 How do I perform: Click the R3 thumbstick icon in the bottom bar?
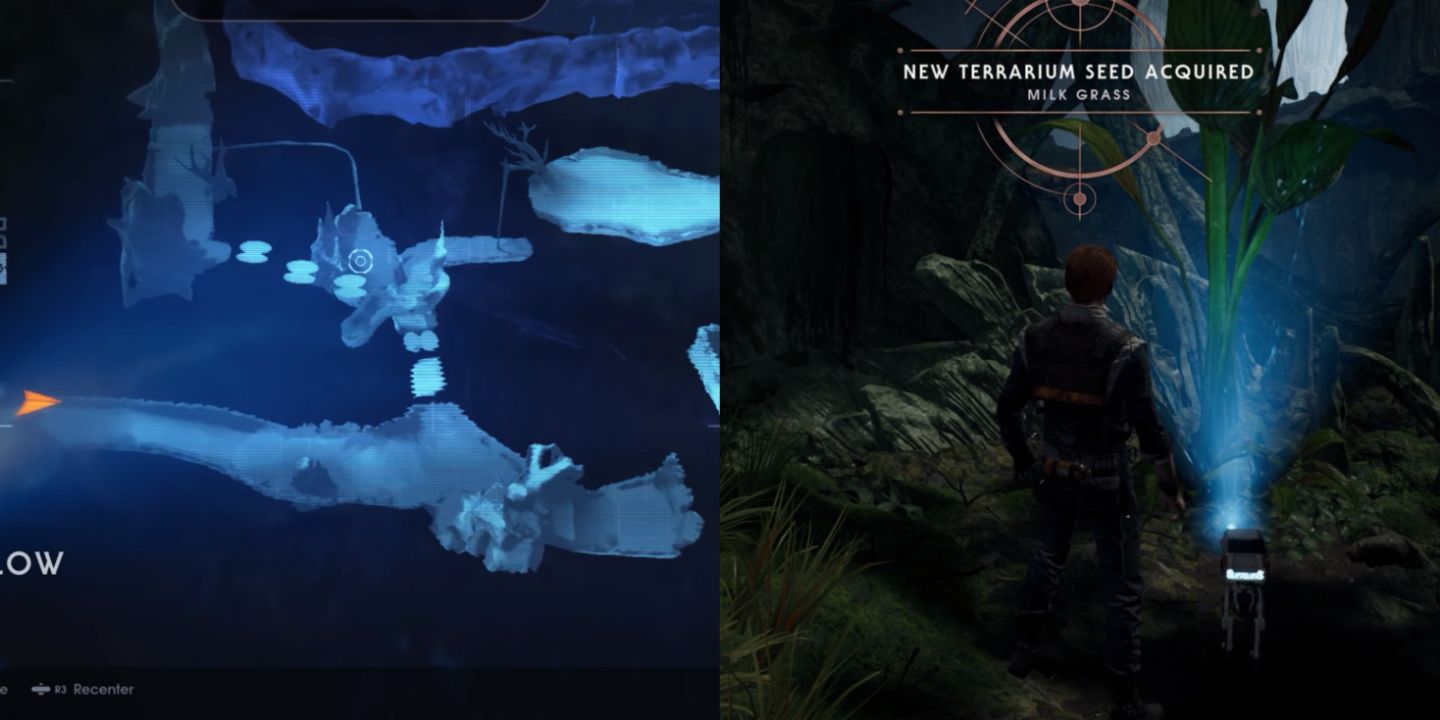pyautogui.click(x=42, y=689)
